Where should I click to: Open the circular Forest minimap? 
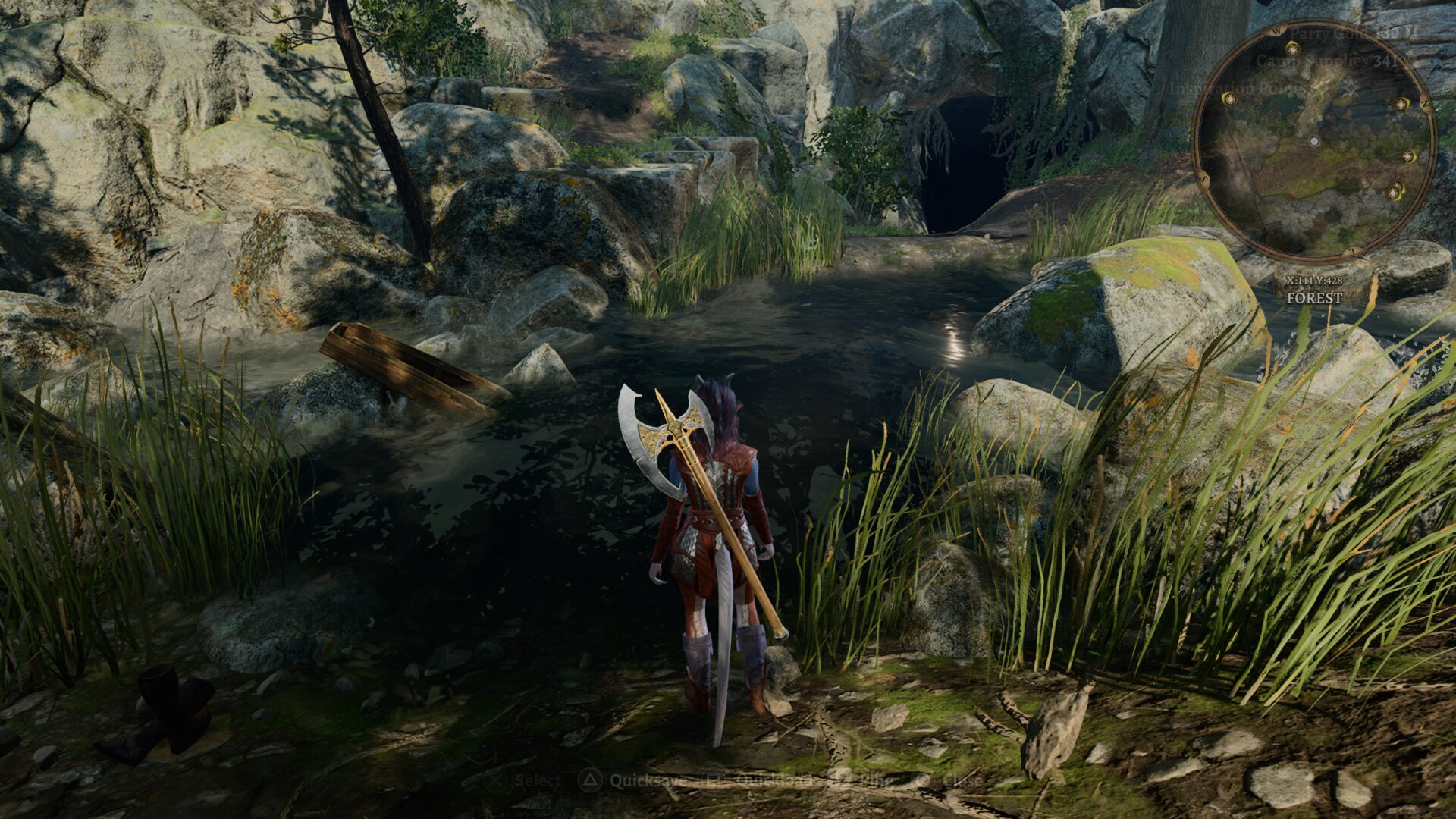point(1314,141)
